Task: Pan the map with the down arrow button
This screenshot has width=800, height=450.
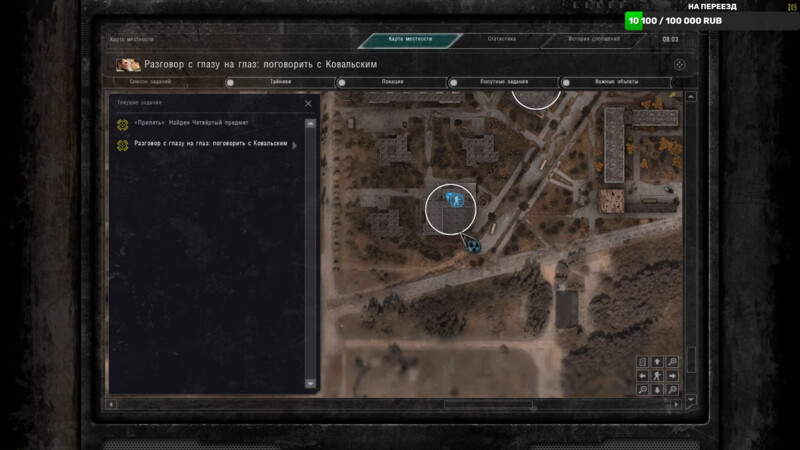Action: (x=657, y=389)
